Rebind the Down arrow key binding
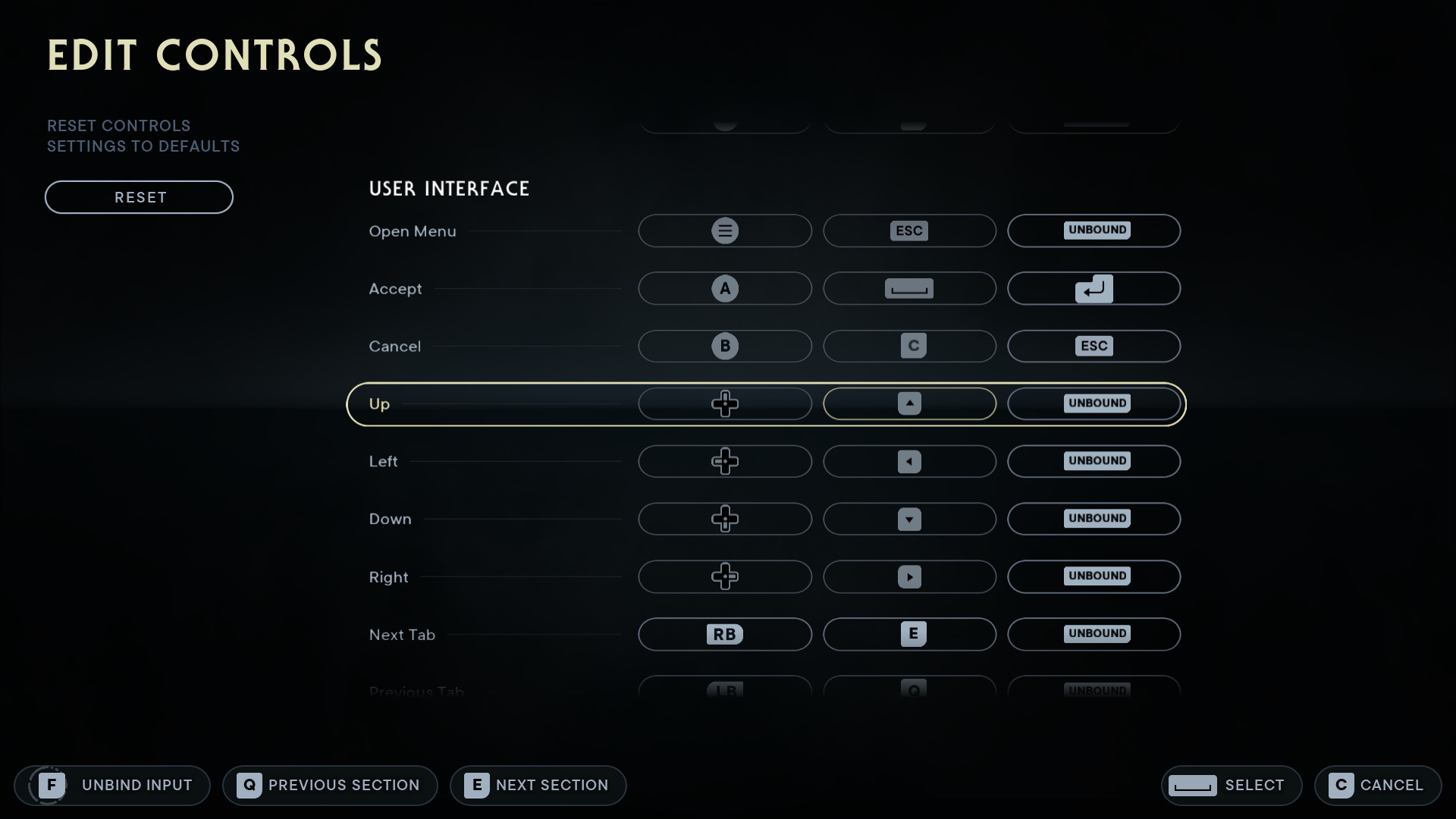This screenshot has width=1456, height=819. pyautogui.click(x=909, y=519)
